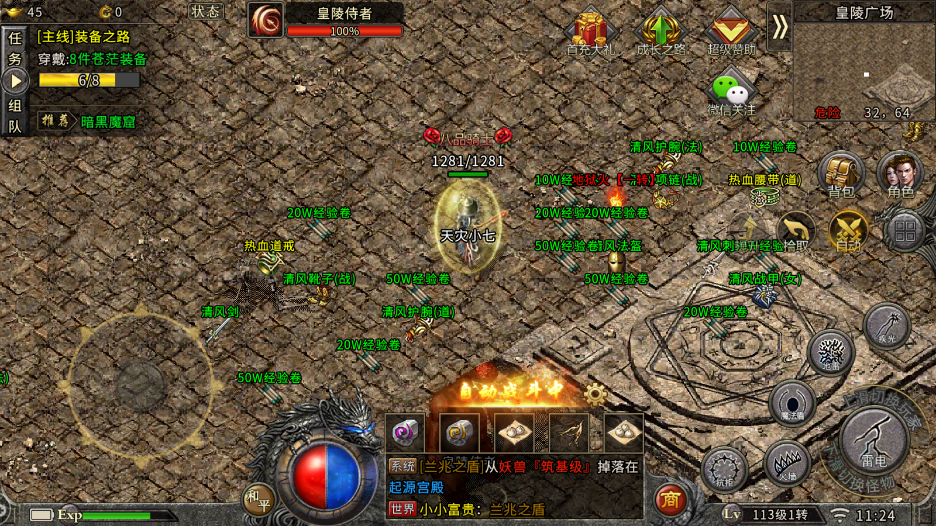Tap the 拾取 pickup button
This screenshot has height=526, width=936.
(x=796, y=231)
